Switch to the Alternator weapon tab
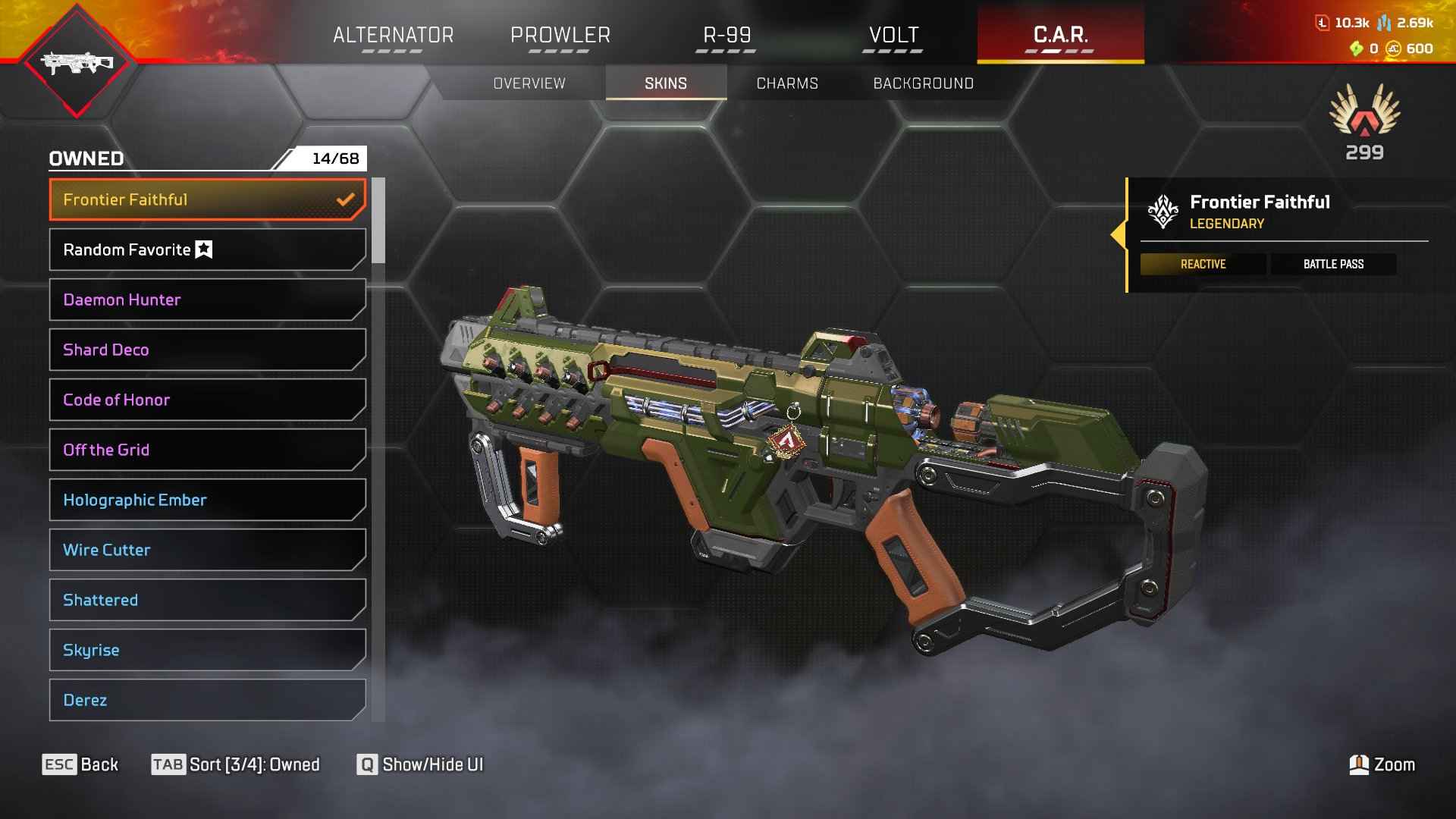 (393, 35)
